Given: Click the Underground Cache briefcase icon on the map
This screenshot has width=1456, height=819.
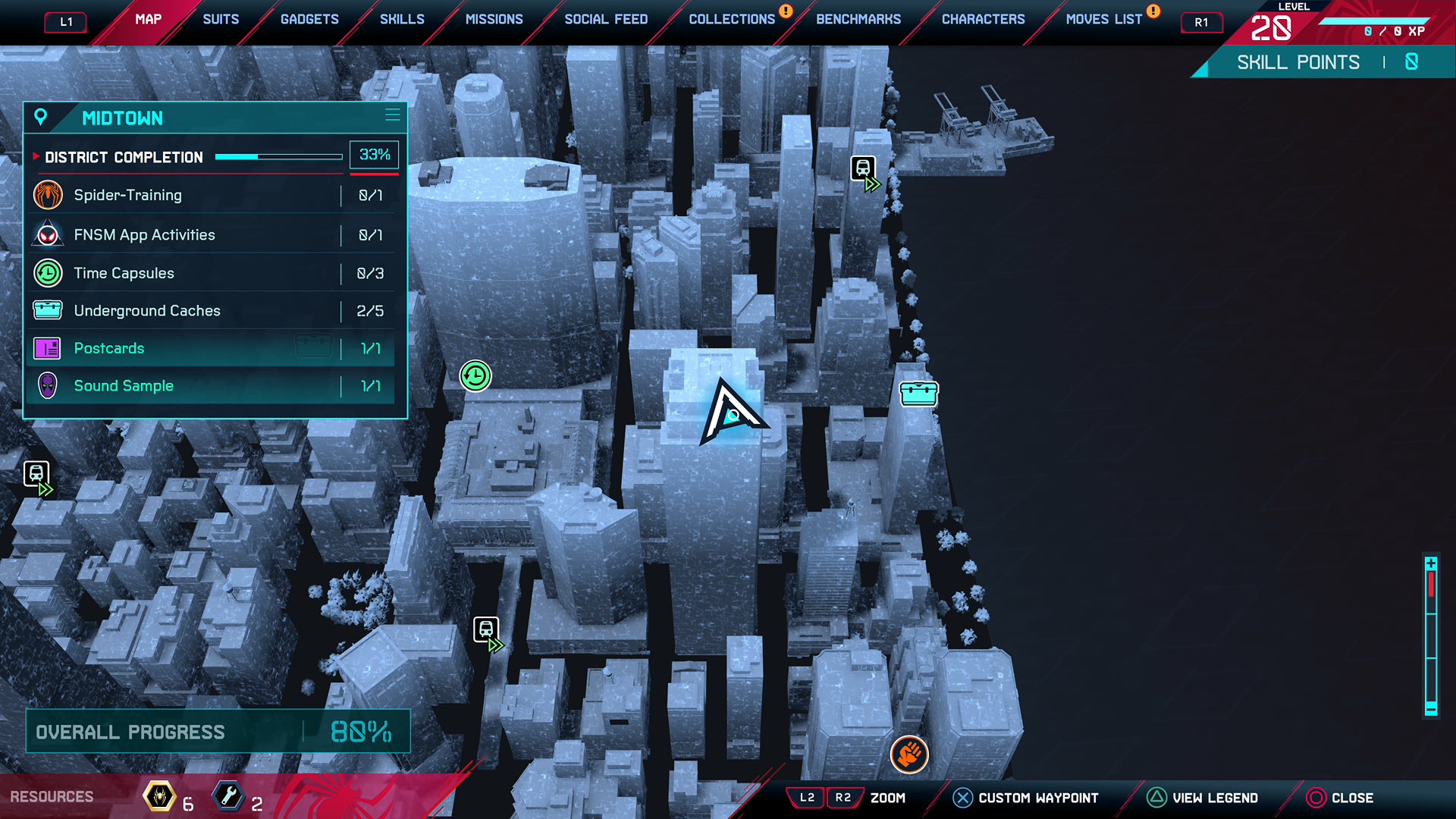Looking at the screenshot, I should pos(918,394).
